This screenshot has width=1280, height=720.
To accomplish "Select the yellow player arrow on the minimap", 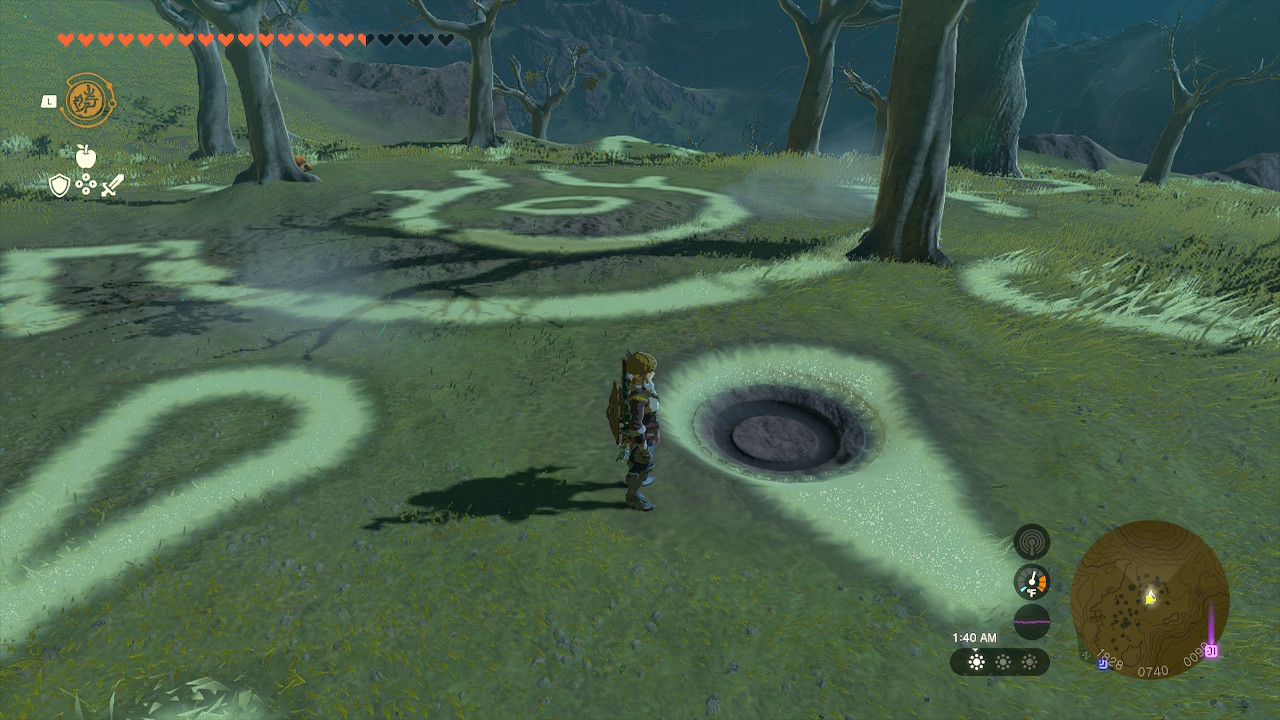I will click(1150, 596).
